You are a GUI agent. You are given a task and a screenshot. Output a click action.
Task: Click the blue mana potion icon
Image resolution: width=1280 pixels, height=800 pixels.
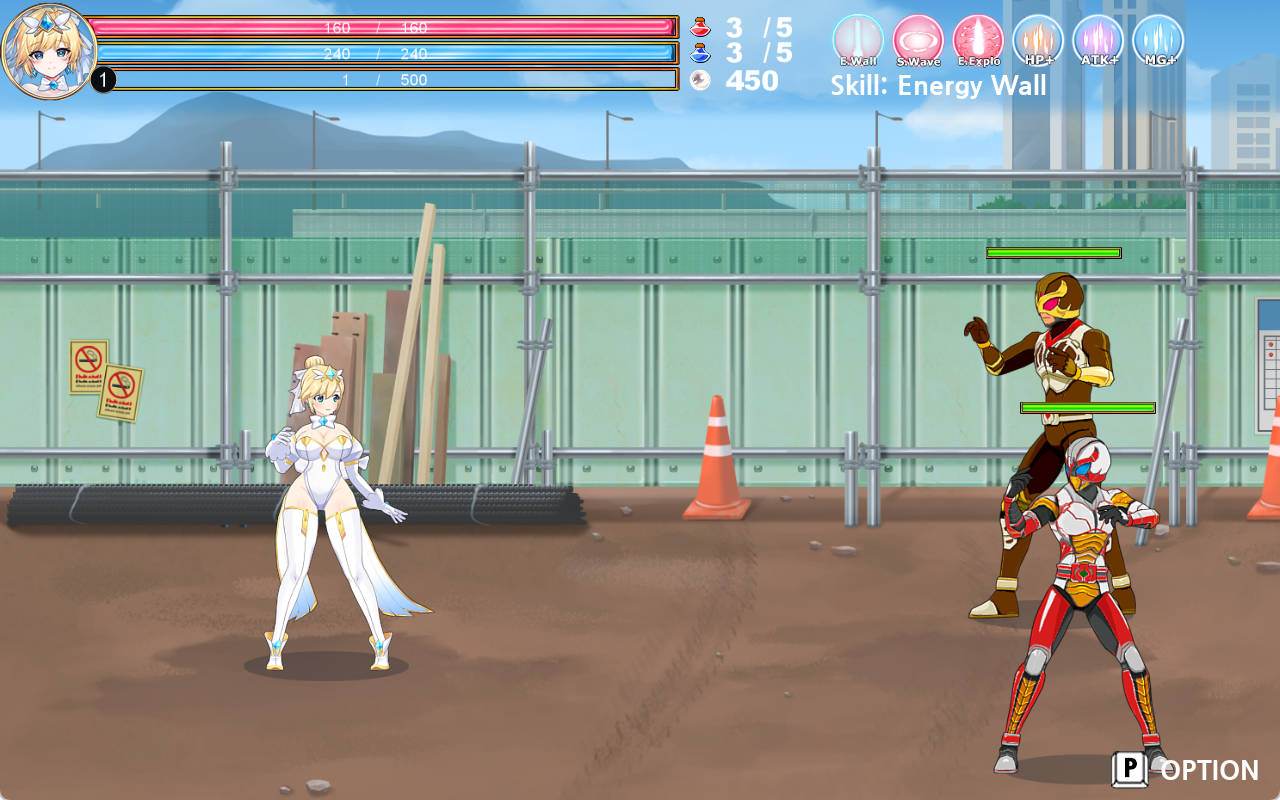click(x=700, y=53)
